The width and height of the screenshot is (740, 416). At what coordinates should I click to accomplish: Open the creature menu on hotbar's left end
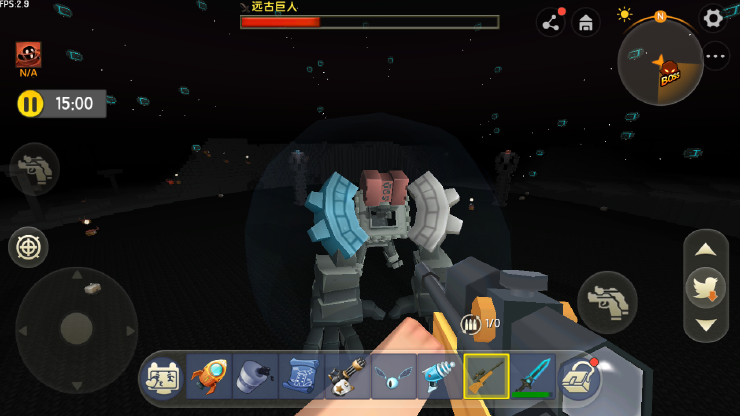coord(163,377)
